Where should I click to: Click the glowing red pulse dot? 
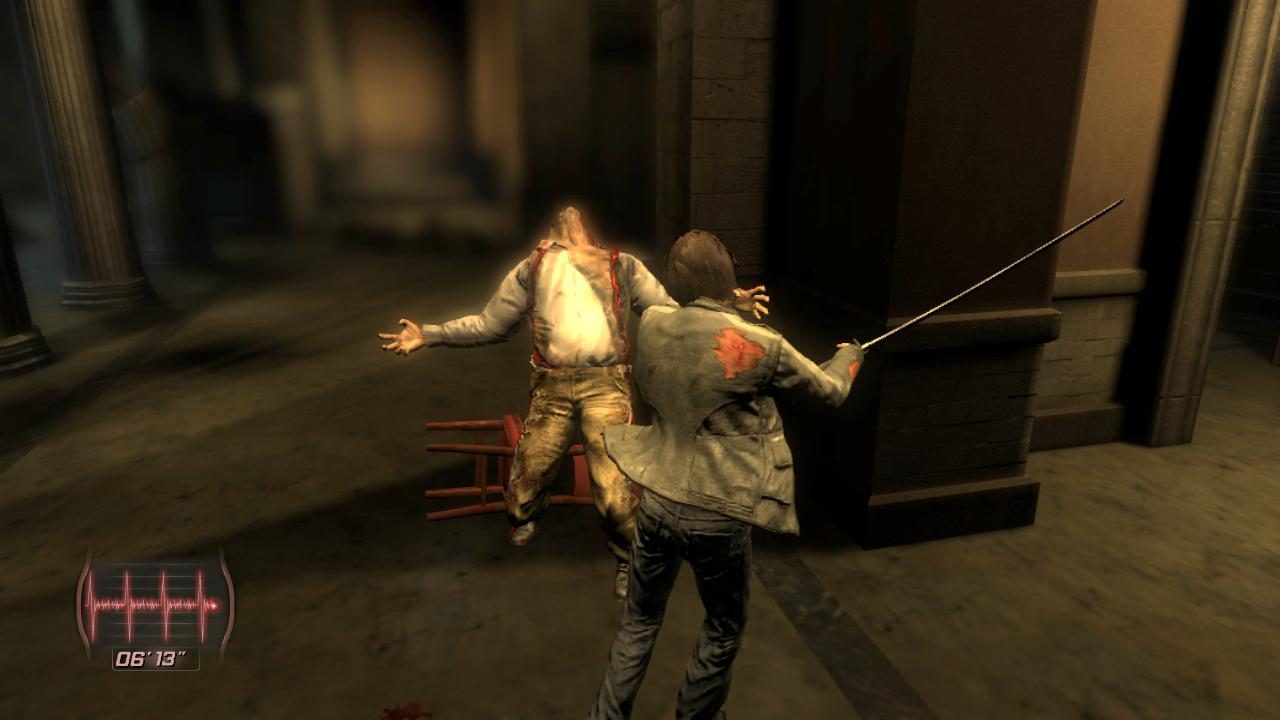click(x=214, y=606)
